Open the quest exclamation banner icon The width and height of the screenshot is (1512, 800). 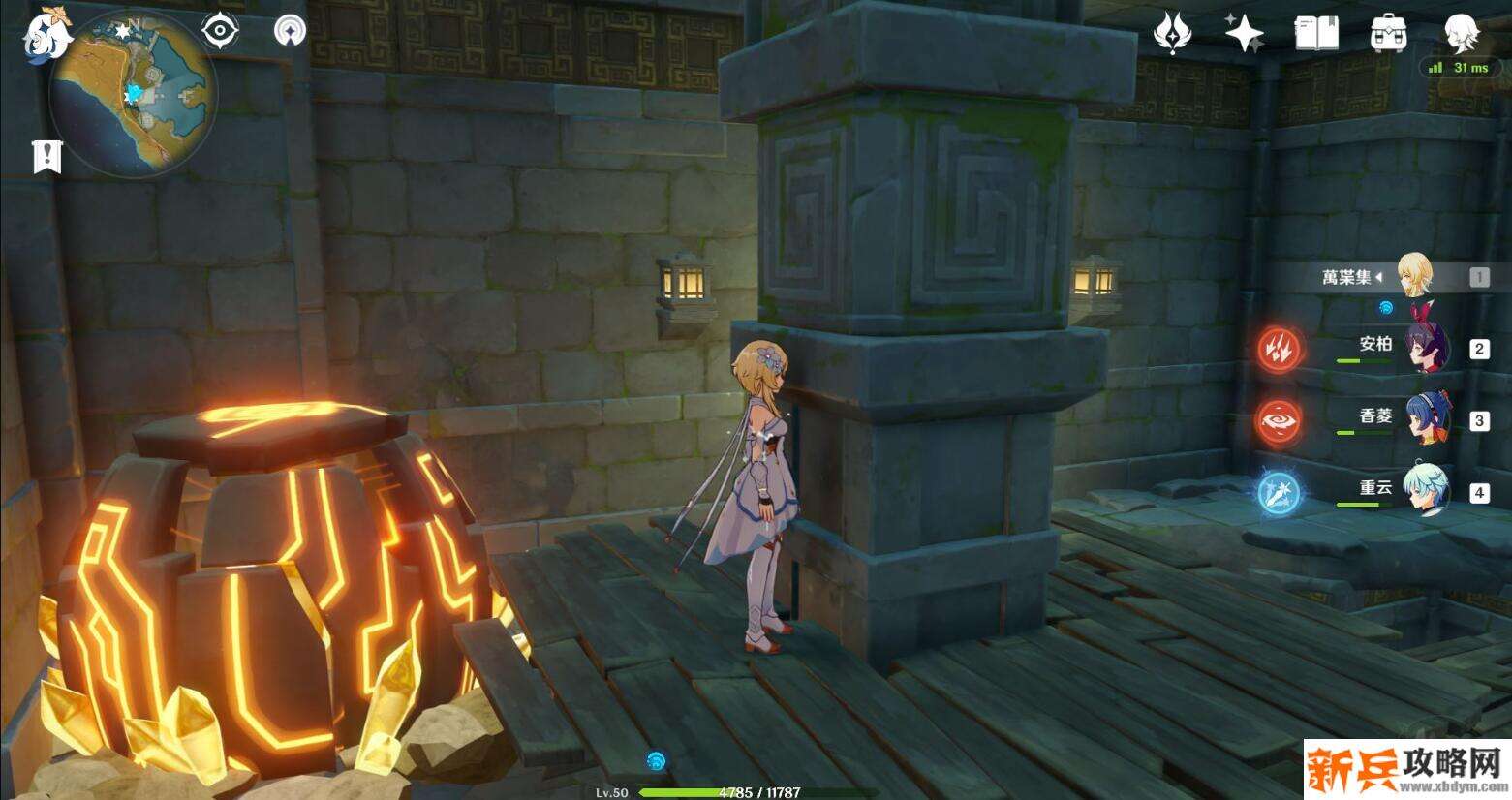(46, 156)
